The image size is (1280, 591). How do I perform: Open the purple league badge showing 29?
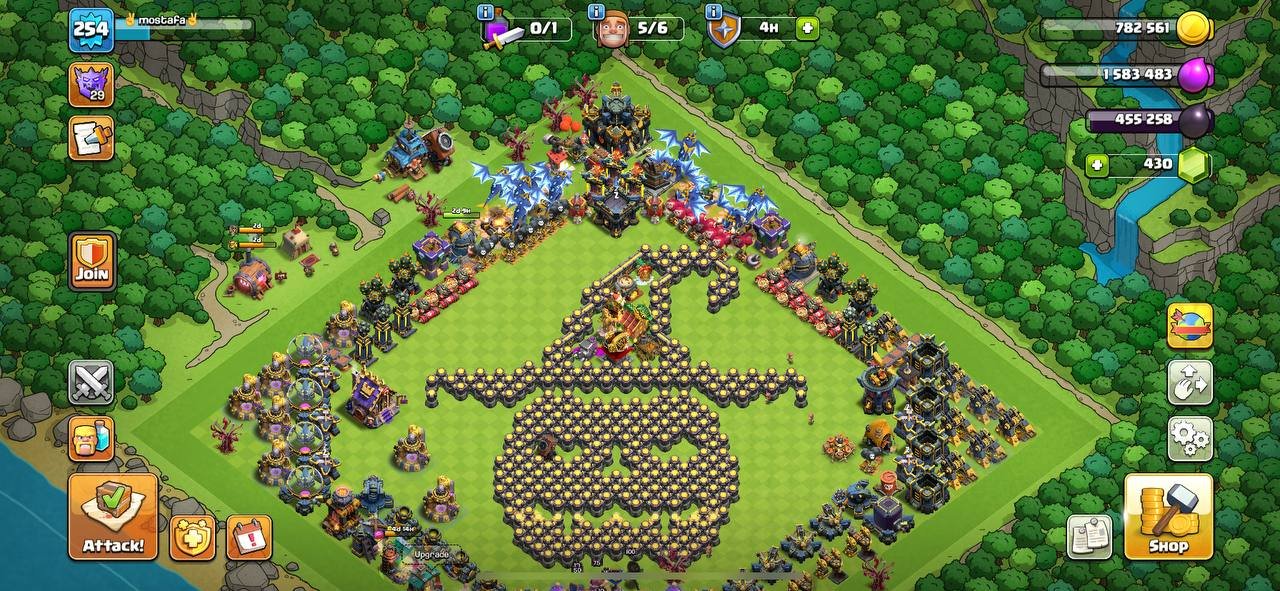point(91,84)
